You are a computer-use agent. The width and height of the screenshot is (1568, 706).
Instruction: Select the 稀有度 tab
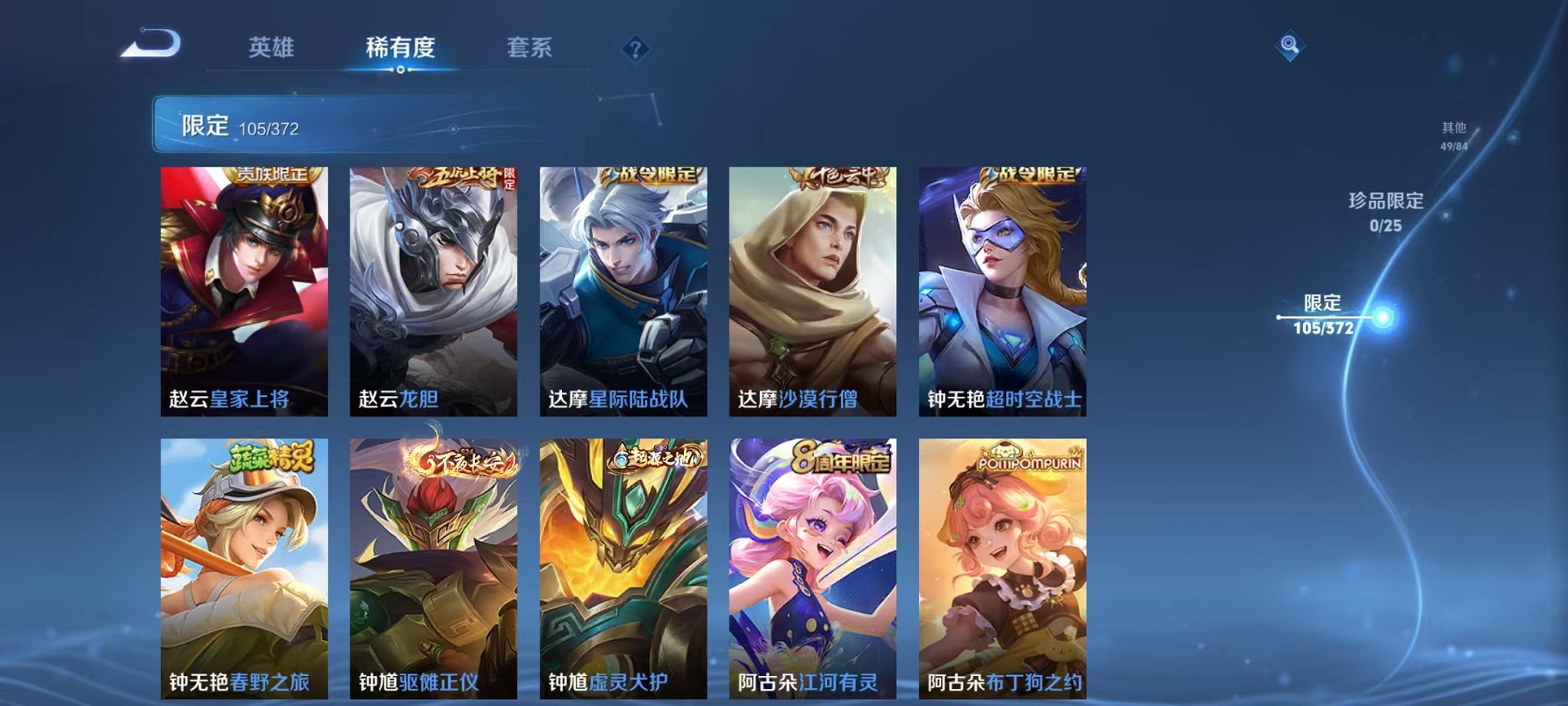pyautogui.click(x=400, y=46)
